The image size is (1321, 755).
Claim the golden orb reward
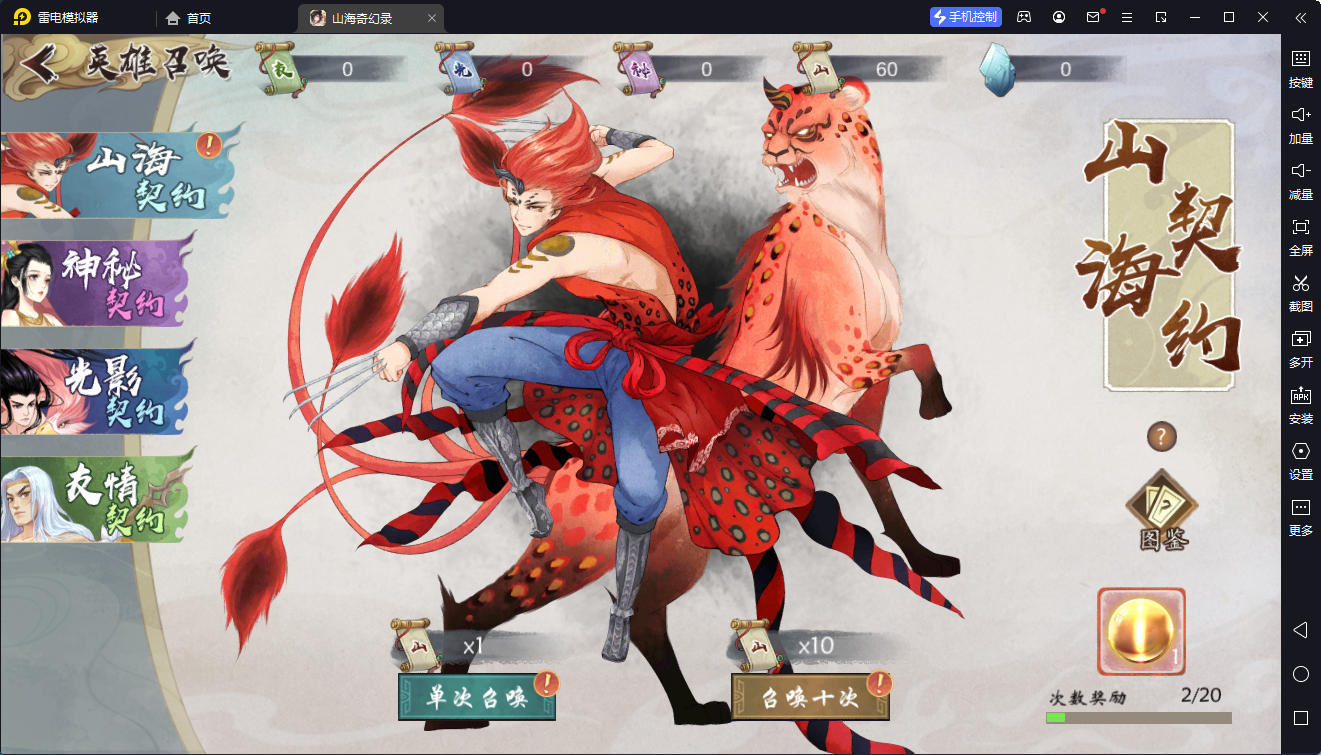[x=1141, y=631]
